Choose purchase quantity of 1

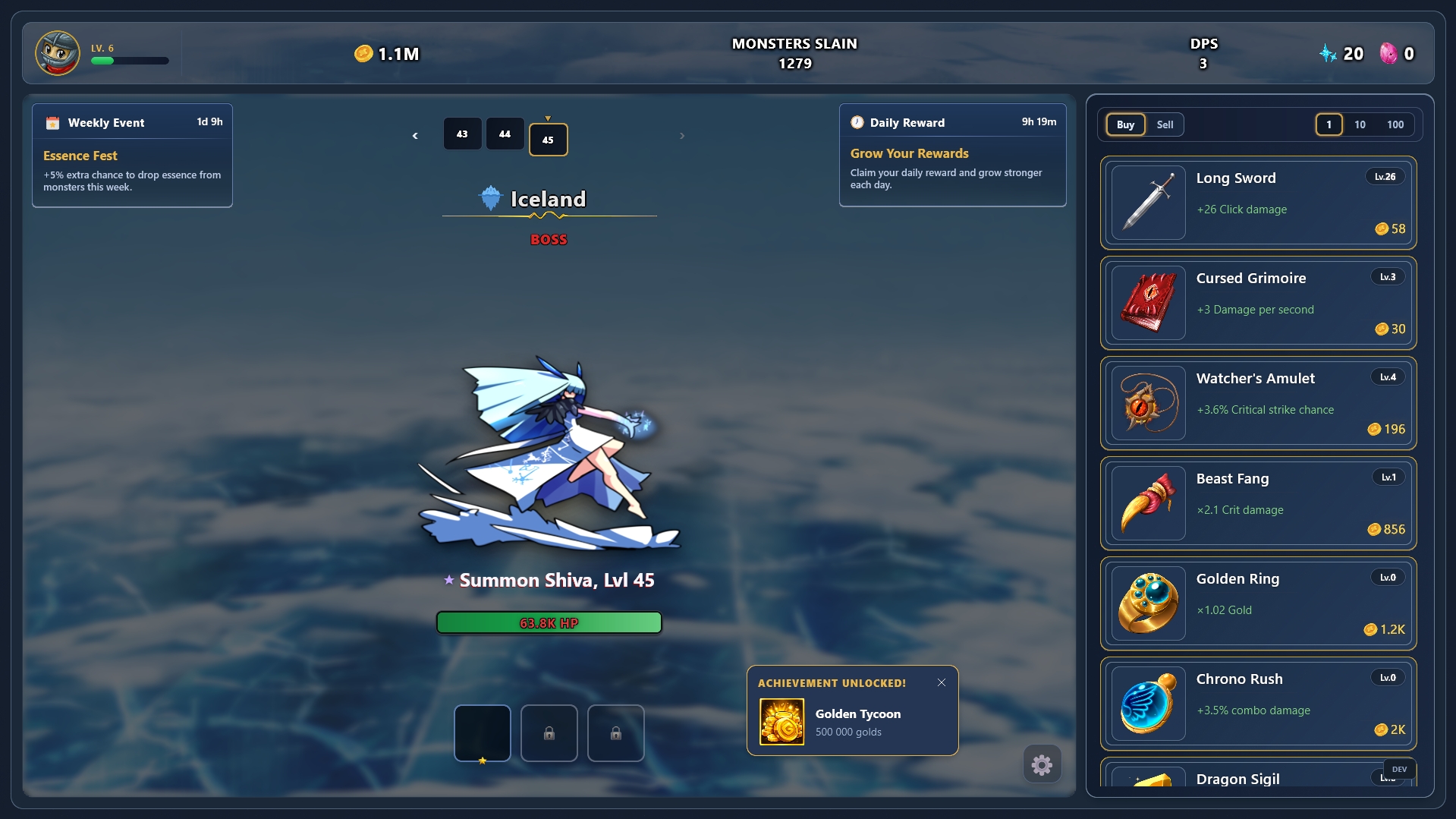pos(1329,124)
